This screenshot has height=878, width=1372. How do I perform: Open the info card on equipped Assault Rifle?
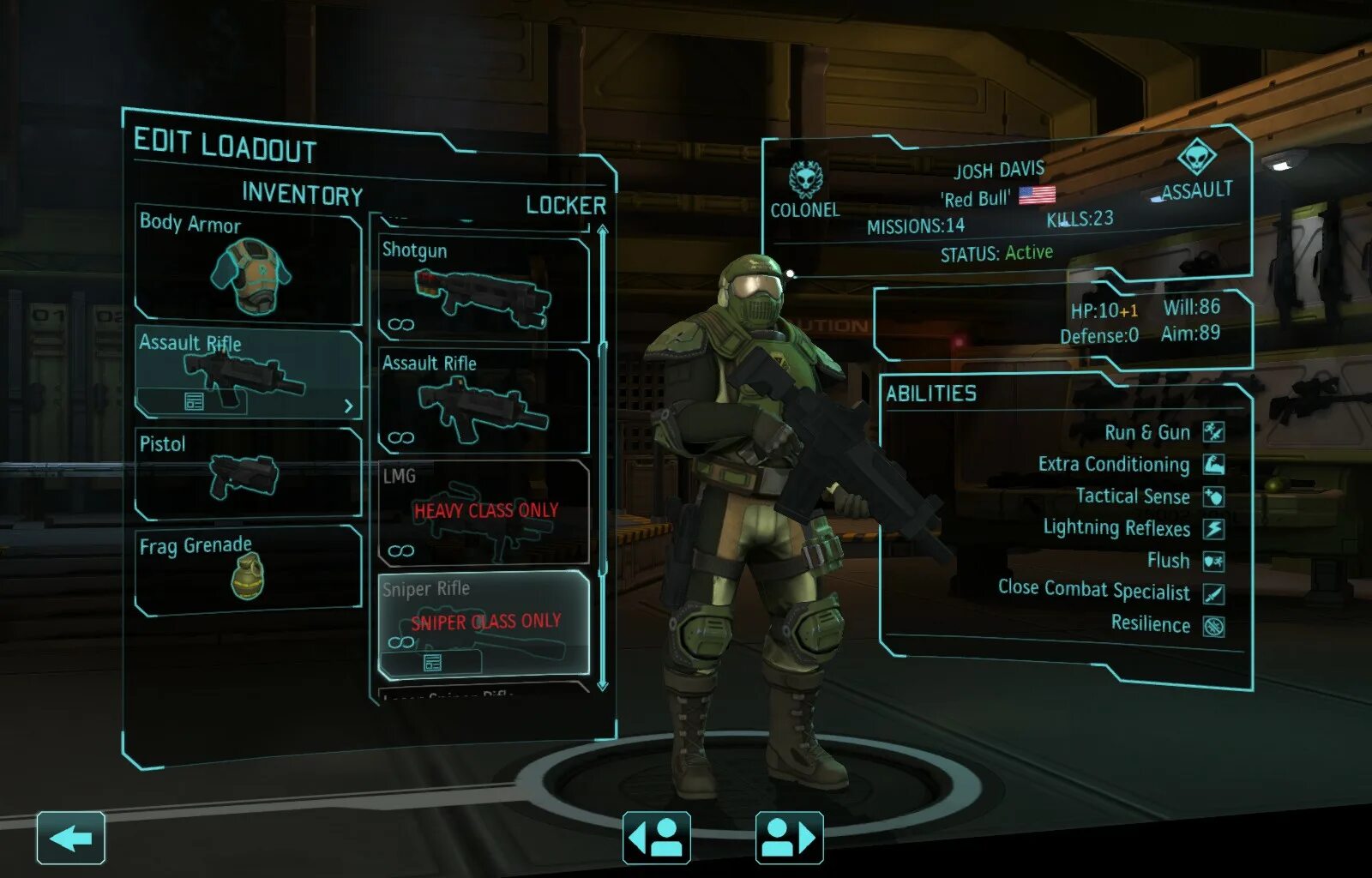pos(194,401)
